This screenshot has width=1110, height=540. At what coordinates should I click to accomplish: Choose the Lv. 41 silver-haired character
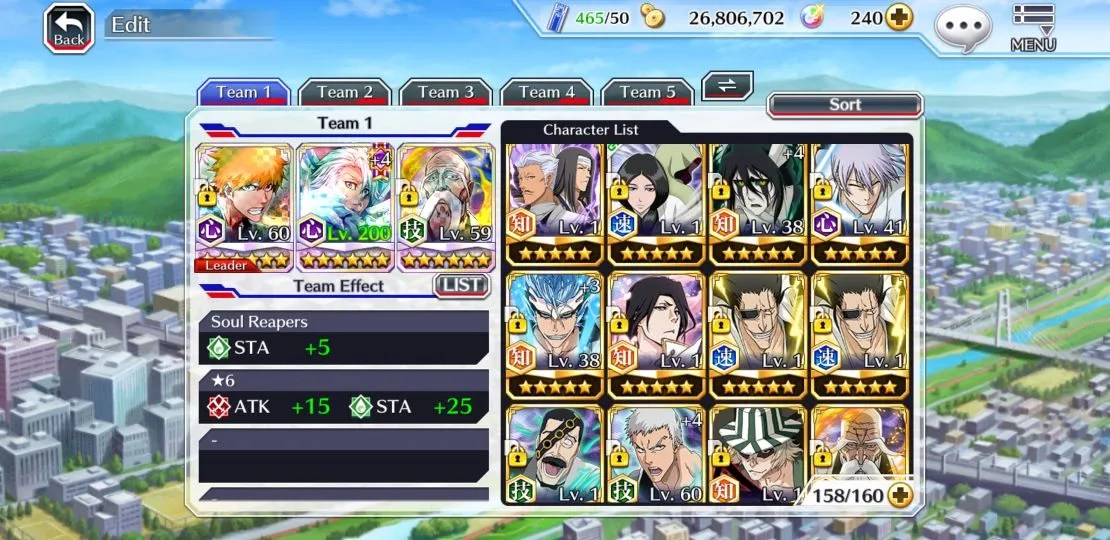pyautogui.click(x=860, y=202)
